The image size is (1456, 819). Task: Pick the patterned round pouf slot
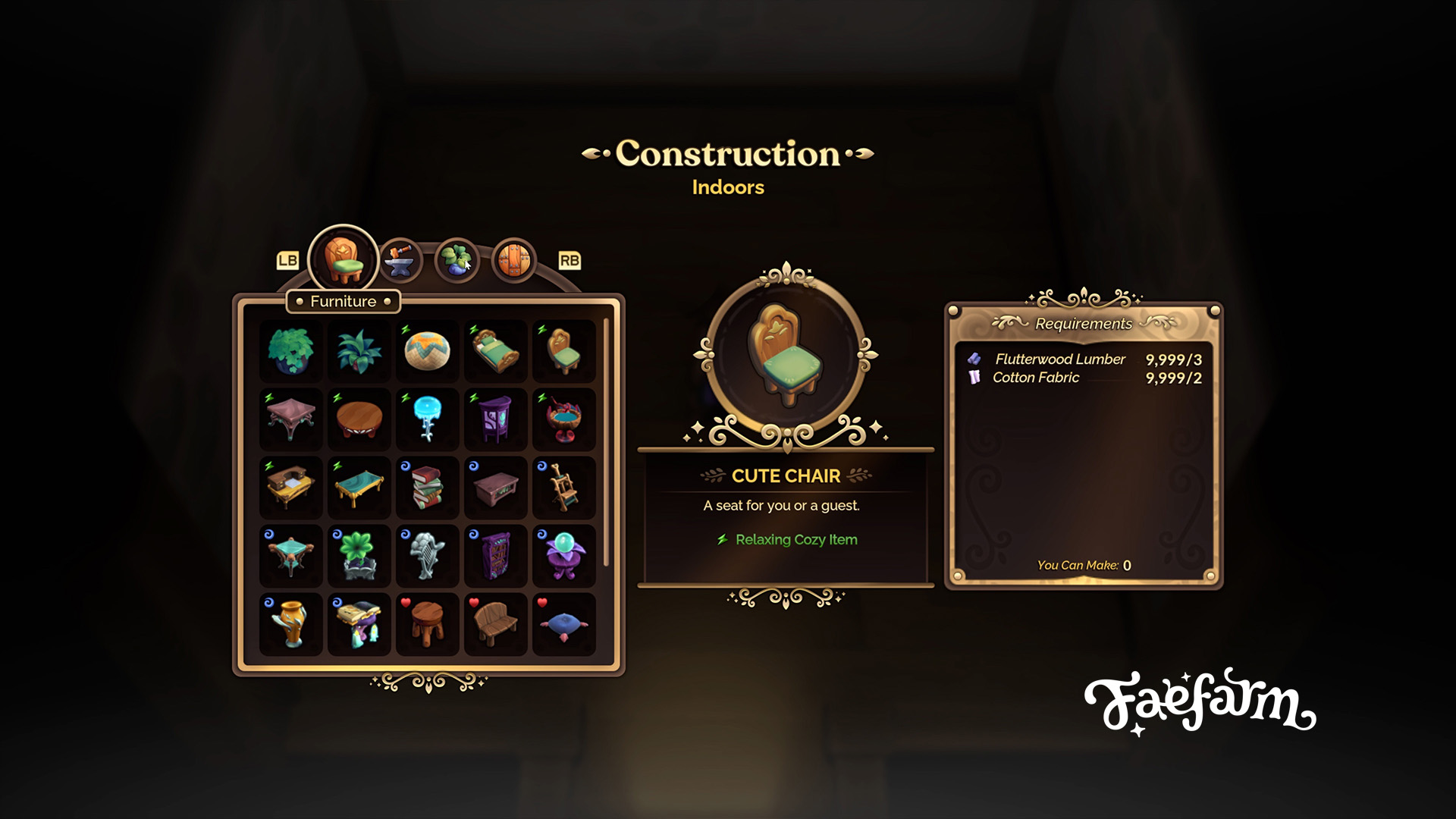click(427, 350)
